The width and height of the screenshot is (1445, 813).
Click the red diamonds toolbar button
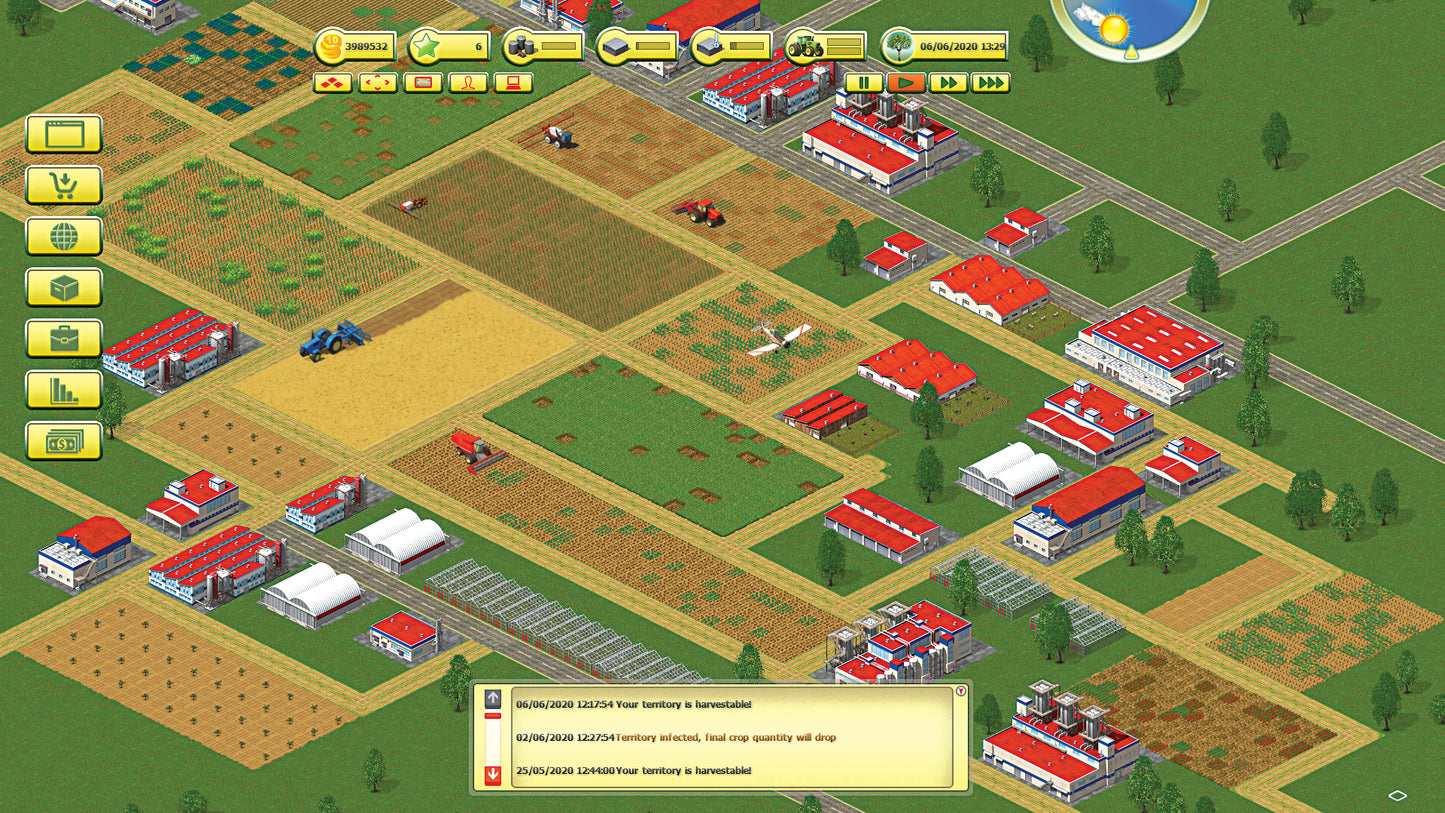coord(333,83)
